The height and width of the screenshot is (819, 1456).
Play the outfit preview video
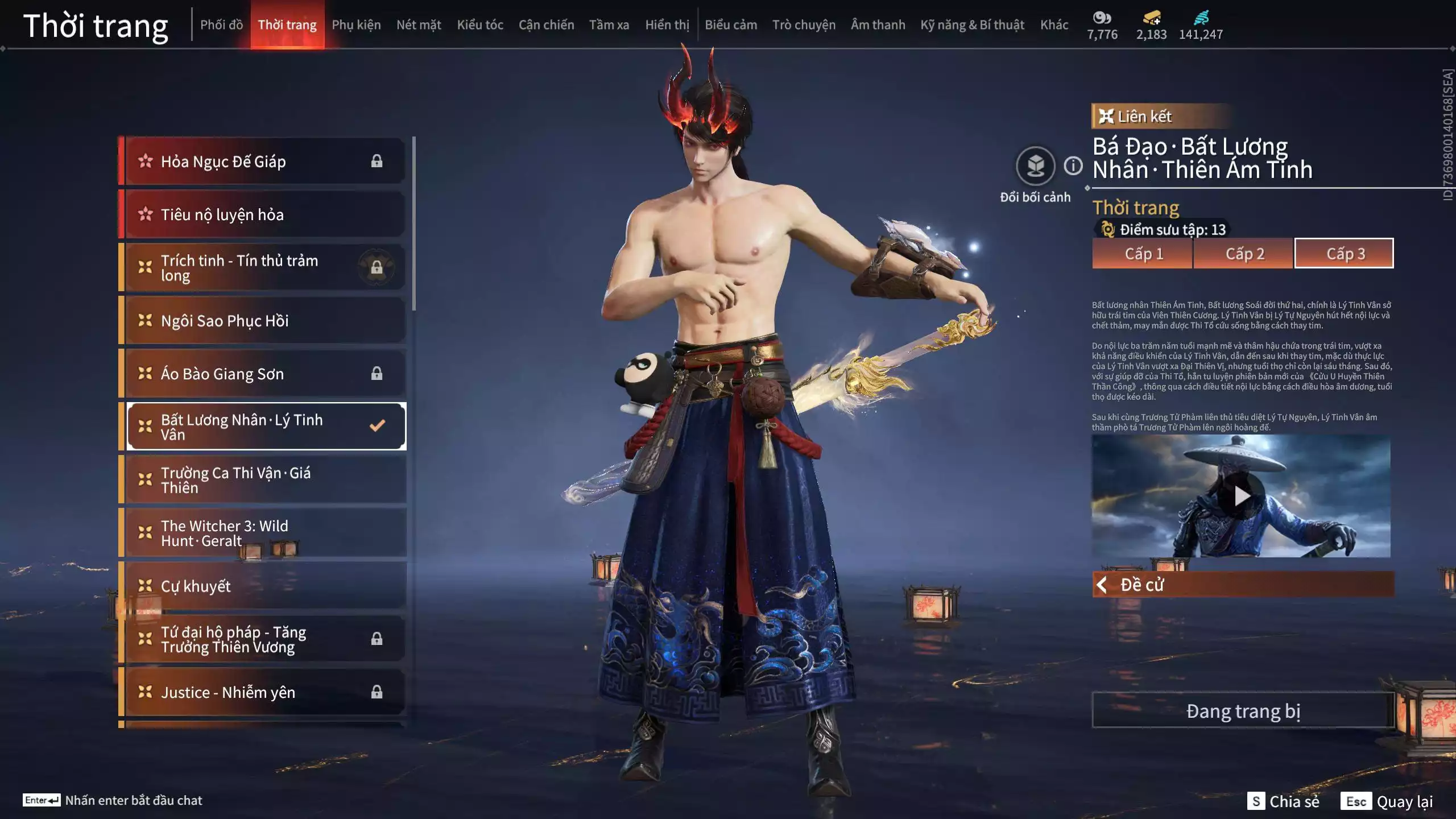point(1242,496)
